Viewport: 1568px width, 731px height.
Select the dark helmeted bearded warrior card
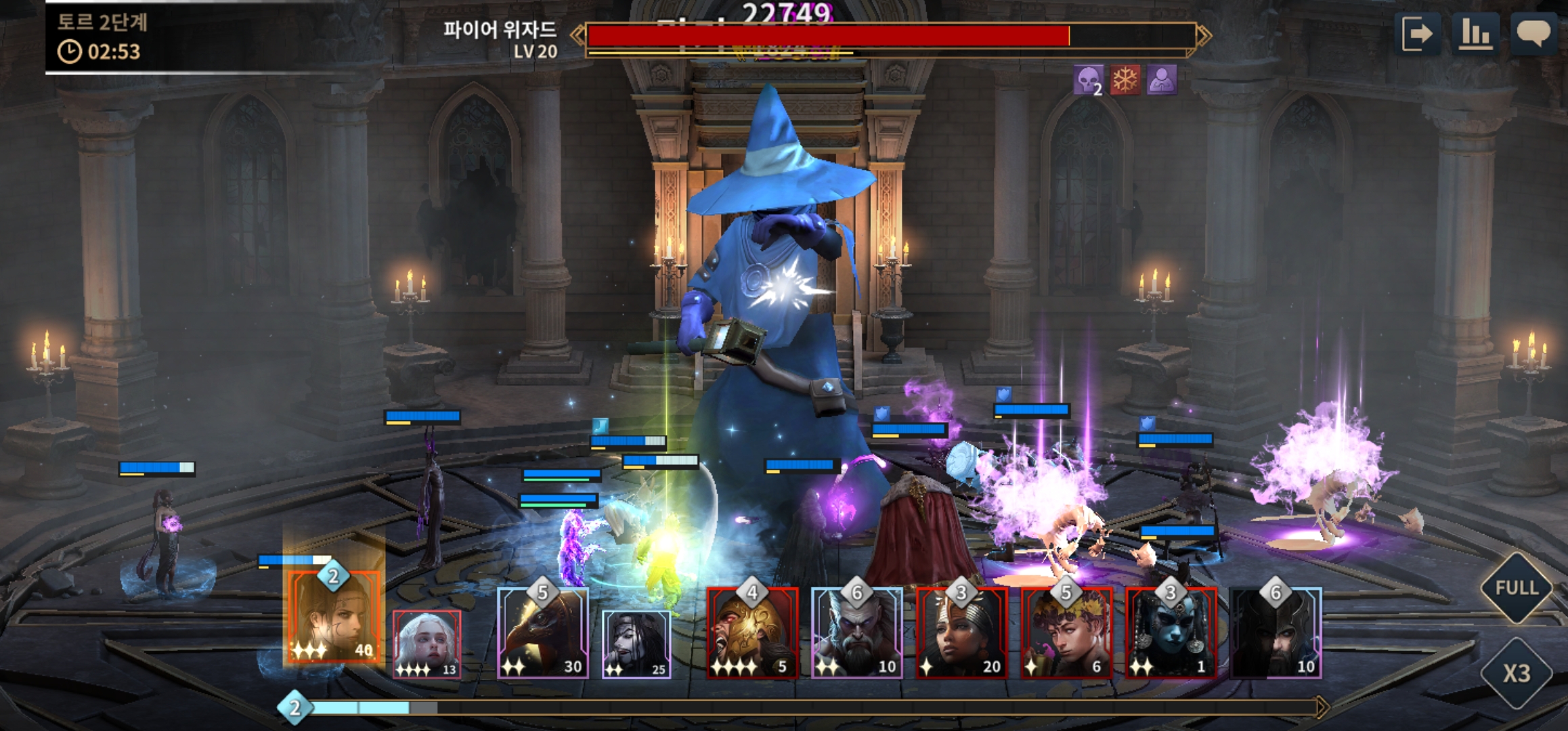tap(1276, 633)
